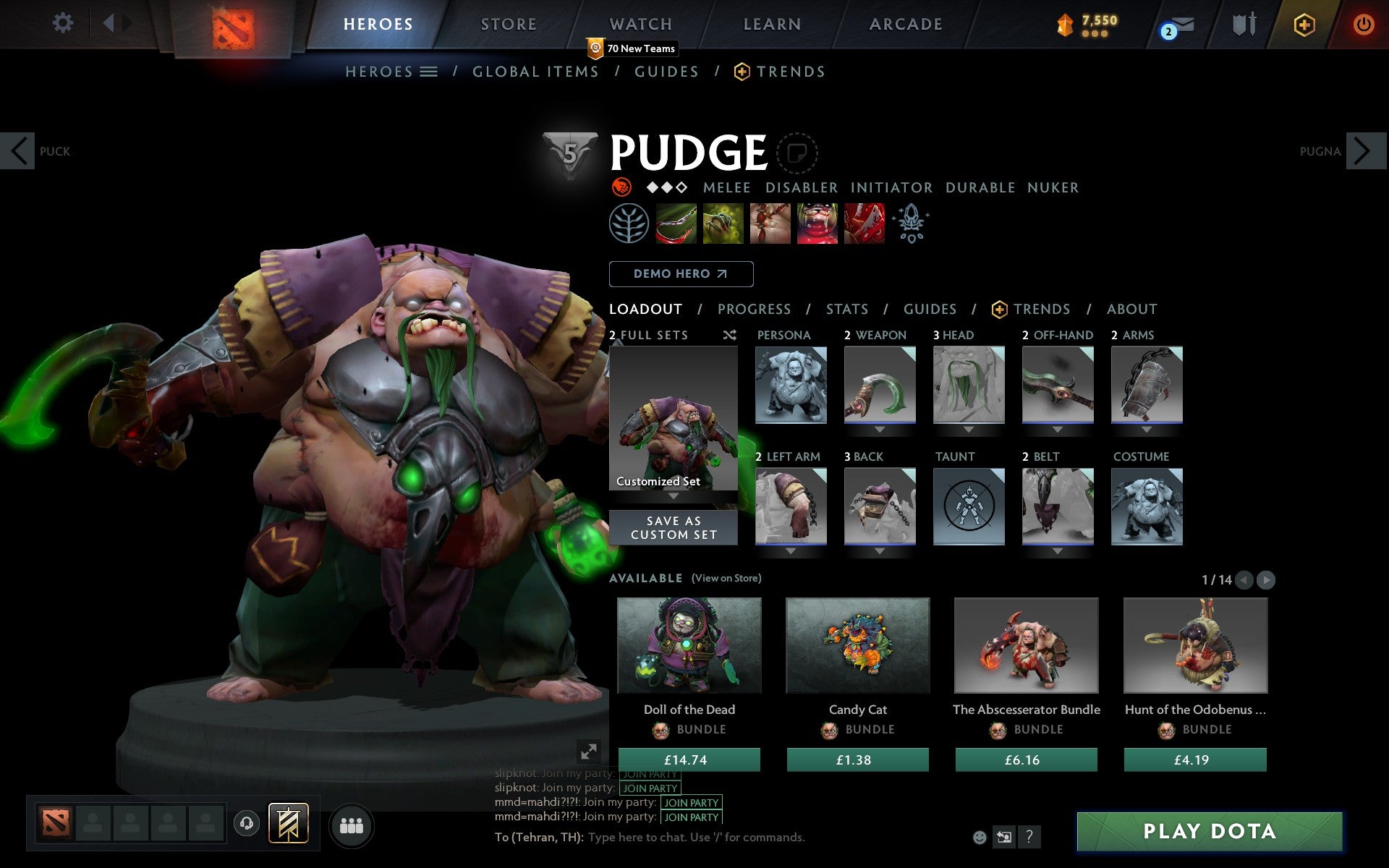Click Save As Custom Set
This screenshot has width=1389, height=868.
[674, 527]
